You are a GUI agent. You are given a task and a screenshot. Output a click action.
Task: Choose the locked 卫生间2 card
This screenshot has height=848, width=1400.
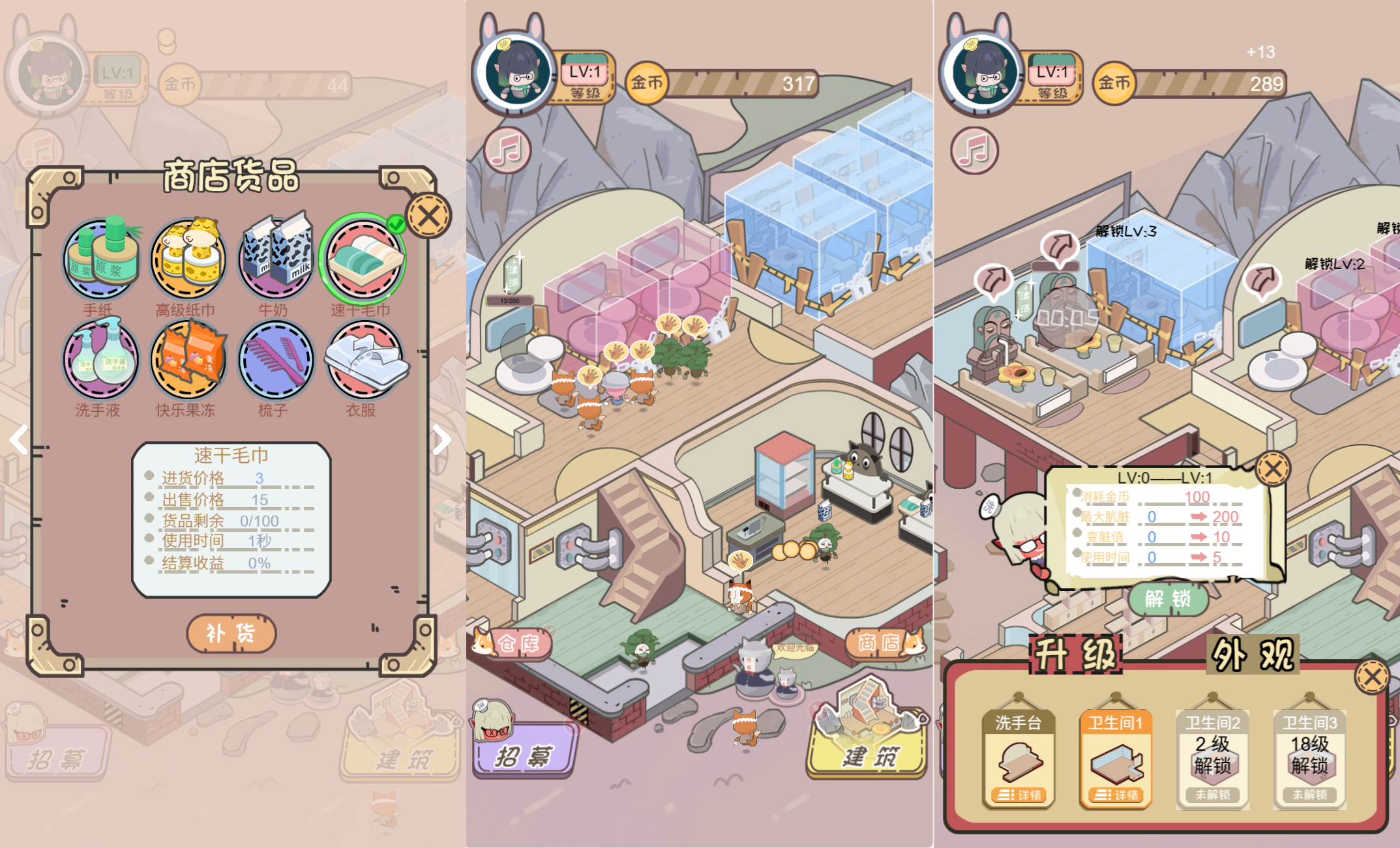(x=1212, y=759)
